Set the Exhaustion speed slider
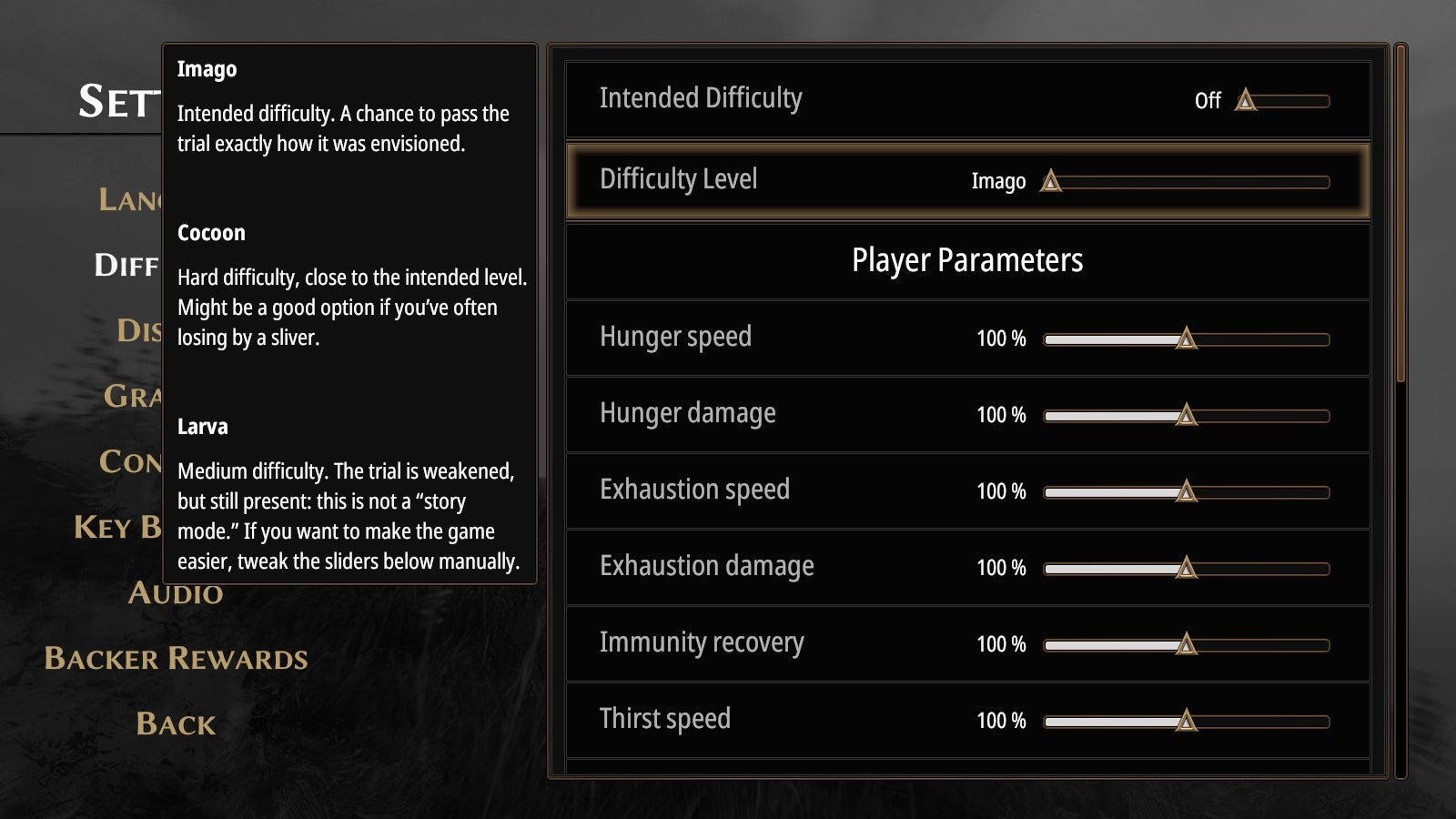Viewport: 1456px width, 819px height. coord(1188,490)
